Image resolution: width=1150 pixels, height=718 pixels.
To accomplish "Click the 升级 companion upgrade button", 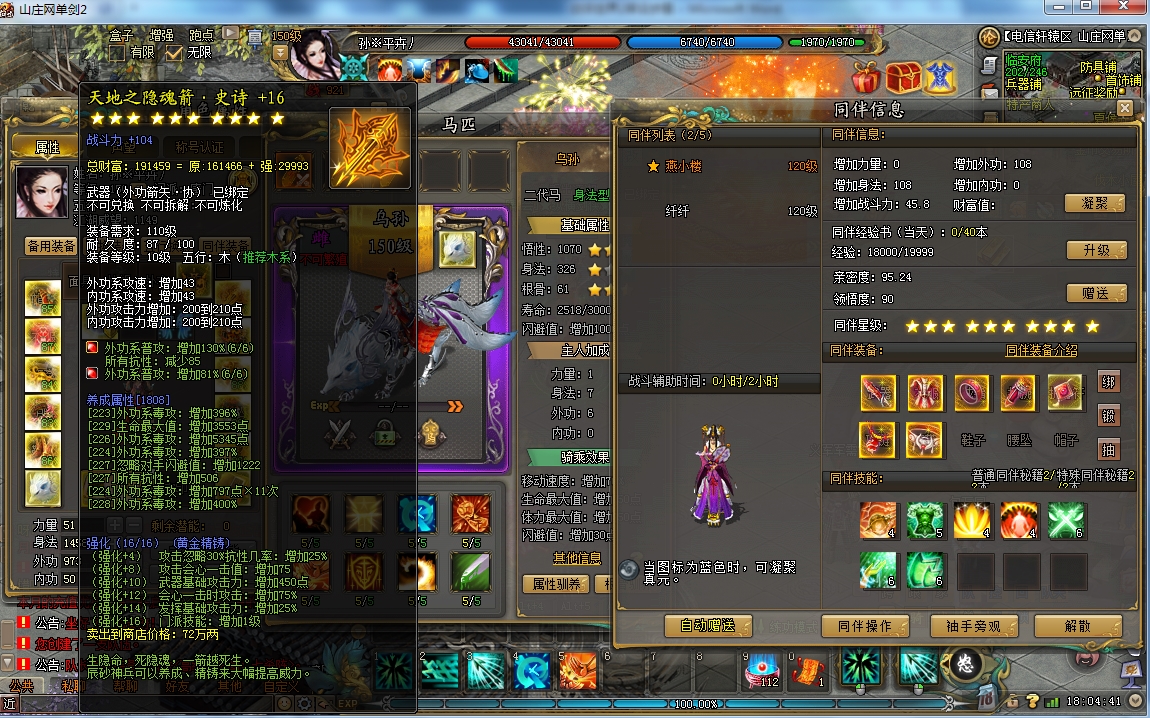I will tap(1095, 250).
